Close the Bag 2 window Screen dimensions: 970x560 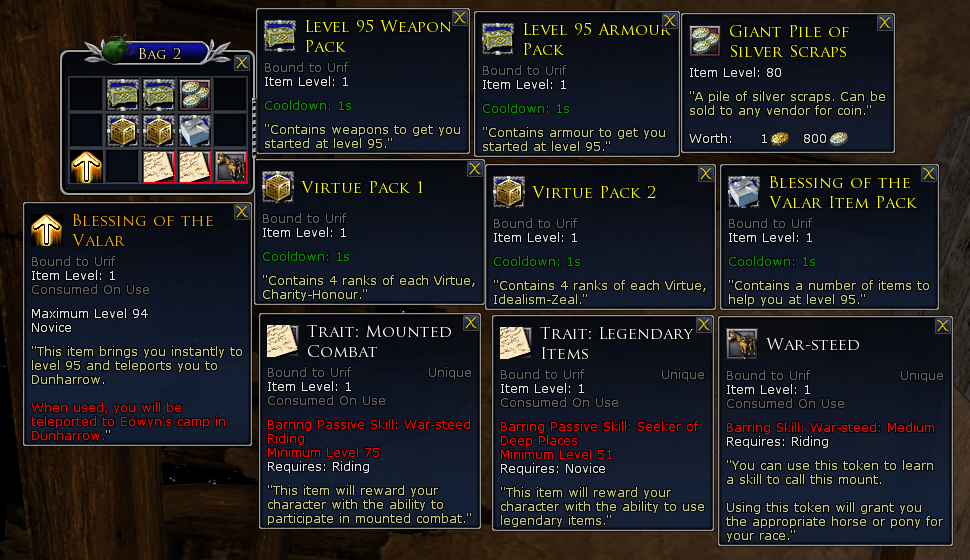click(241, 63)
